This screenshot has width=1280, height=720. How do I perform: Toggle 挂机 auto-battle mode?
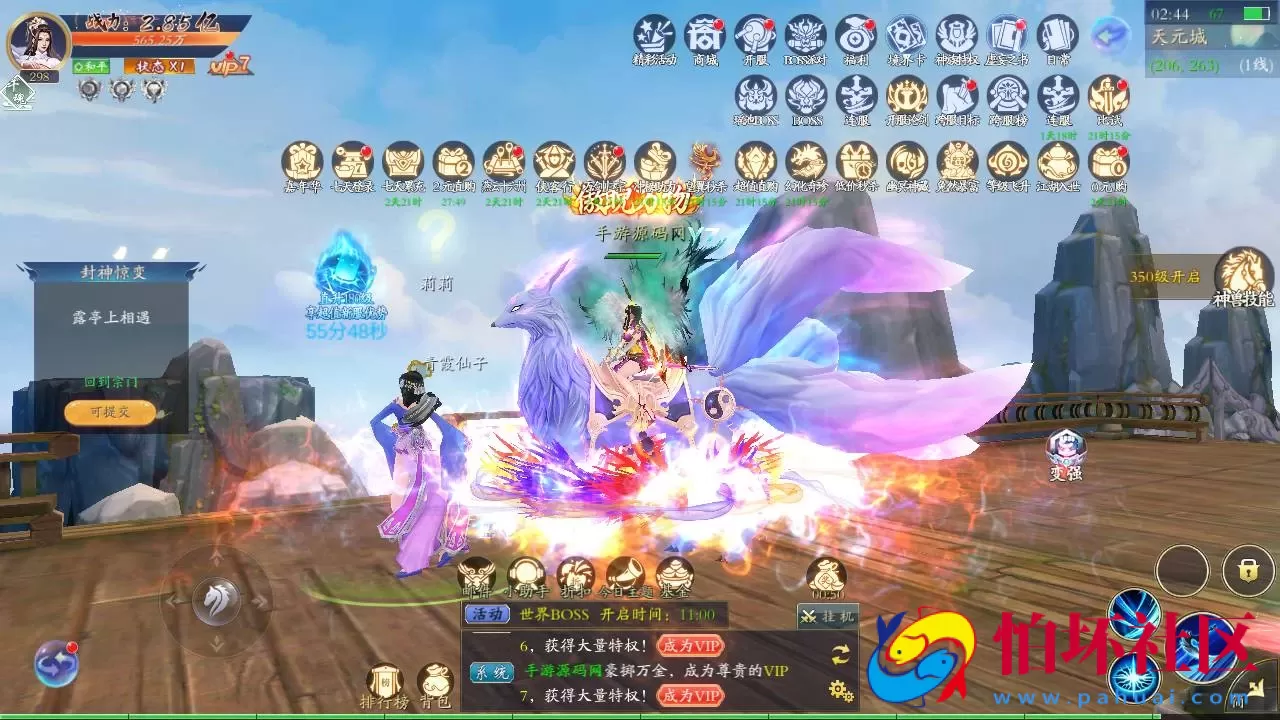827,616
